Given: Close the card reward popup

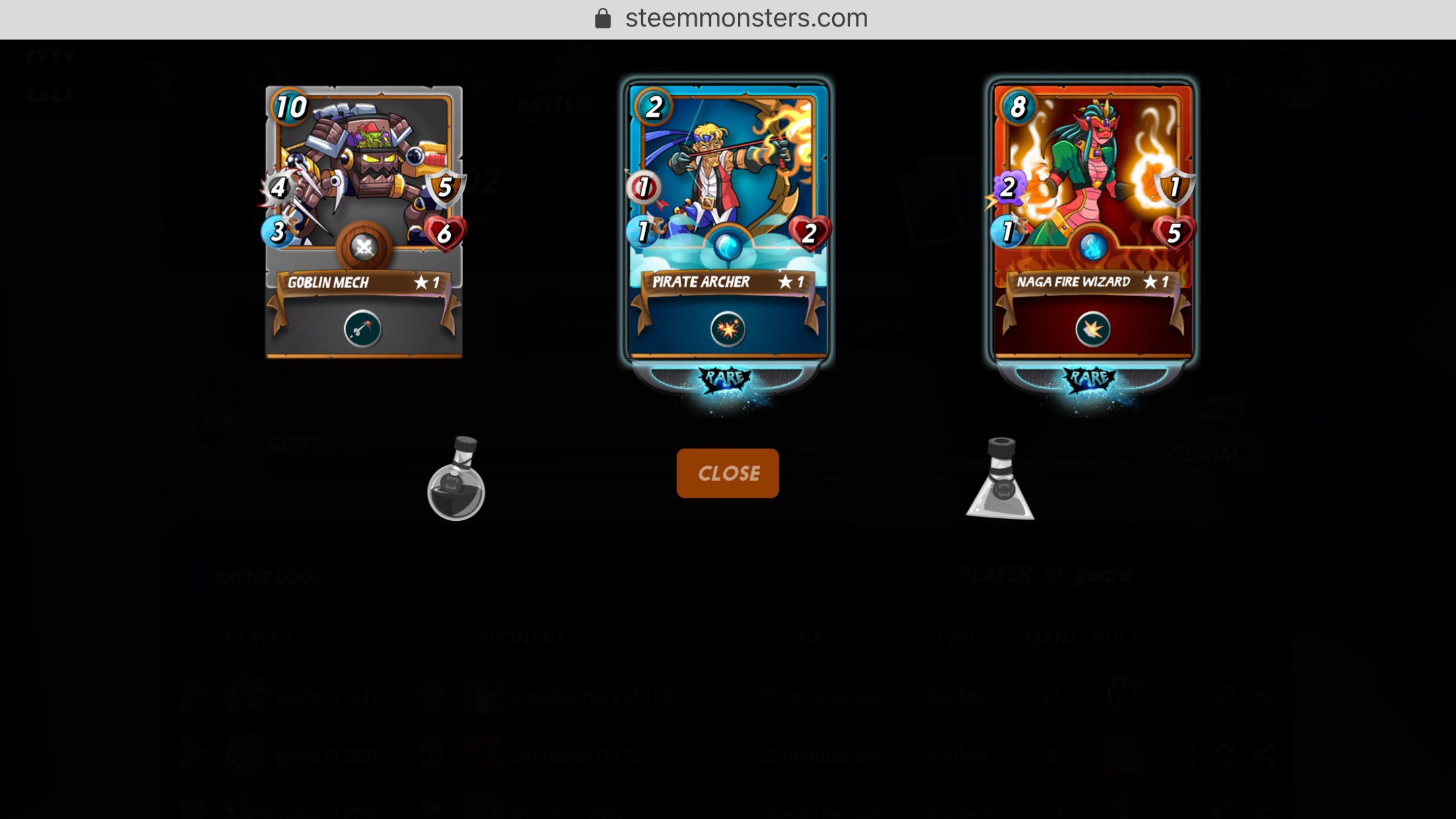Looking at the screenshot, I should [x=727, y=473].
